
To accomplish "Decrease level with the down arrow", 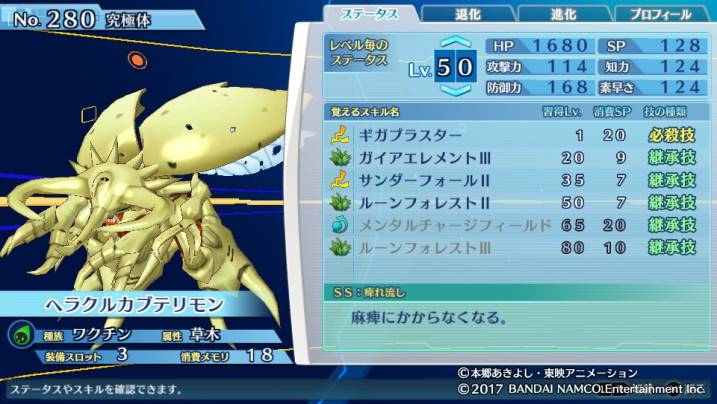I will coord(455,91).
